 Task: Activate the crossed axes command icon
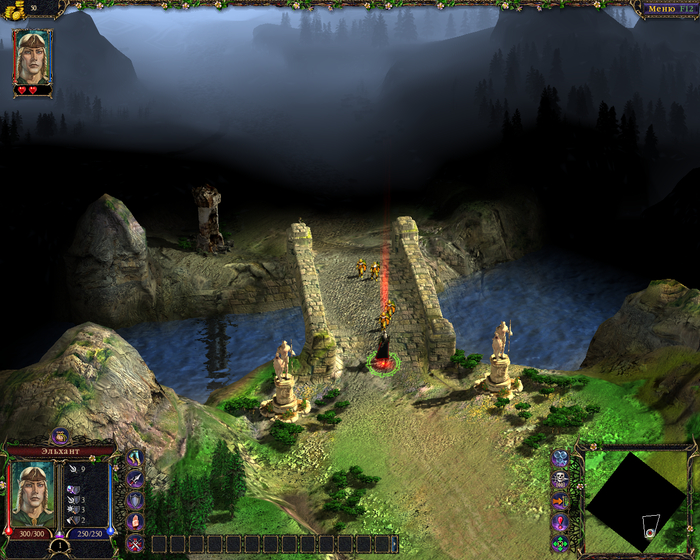[x=136, y=458]
